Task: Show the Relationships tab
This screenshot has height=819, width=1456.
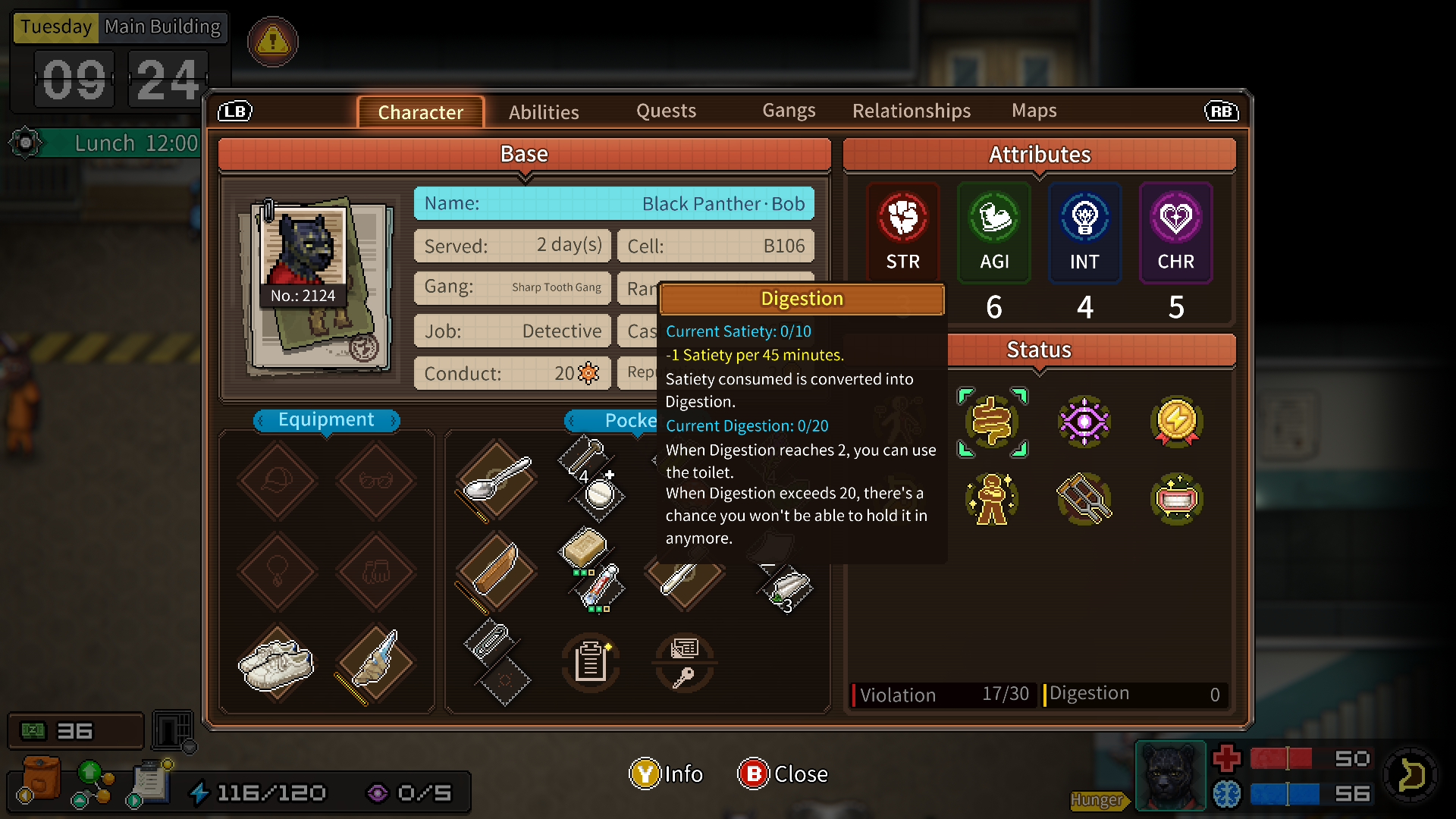Action: 911,111
